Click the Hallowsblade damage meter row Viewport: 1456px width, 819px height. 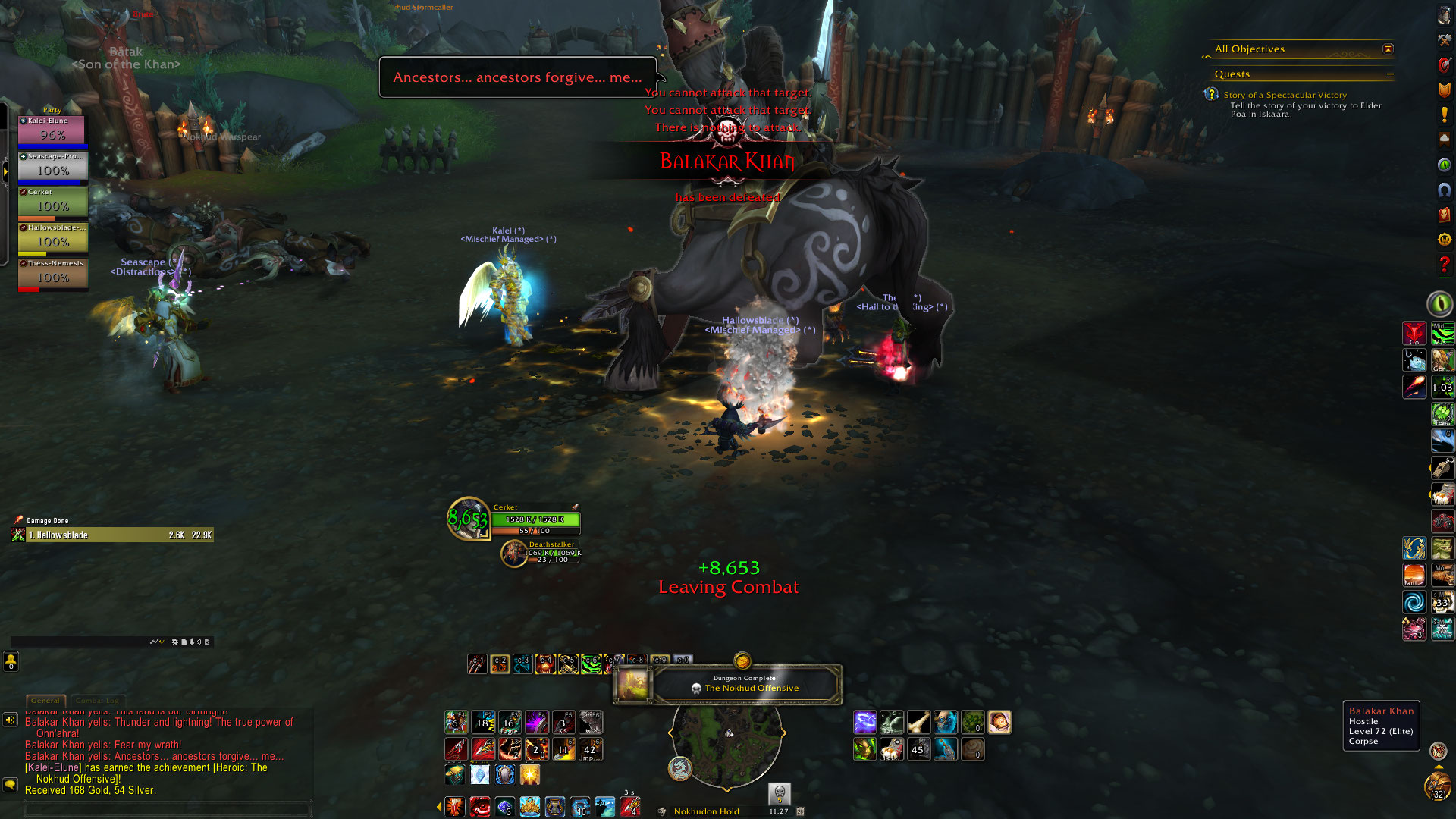(112, 535)
